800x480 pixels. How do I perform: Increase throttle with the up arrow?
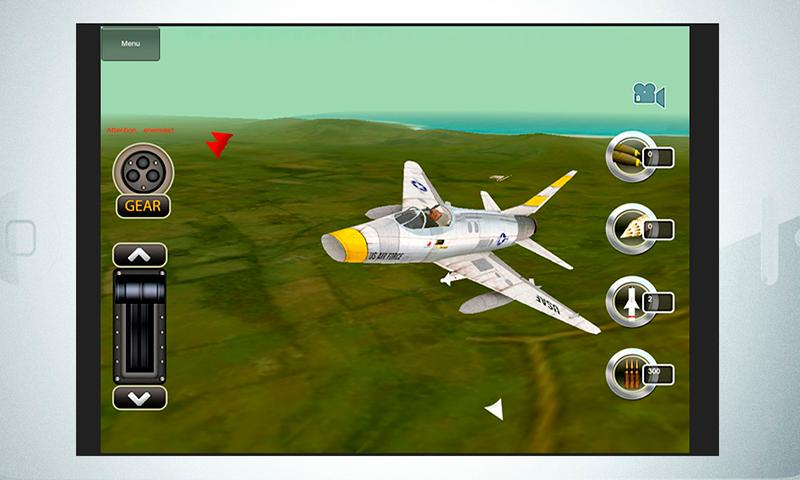point(139,255)
